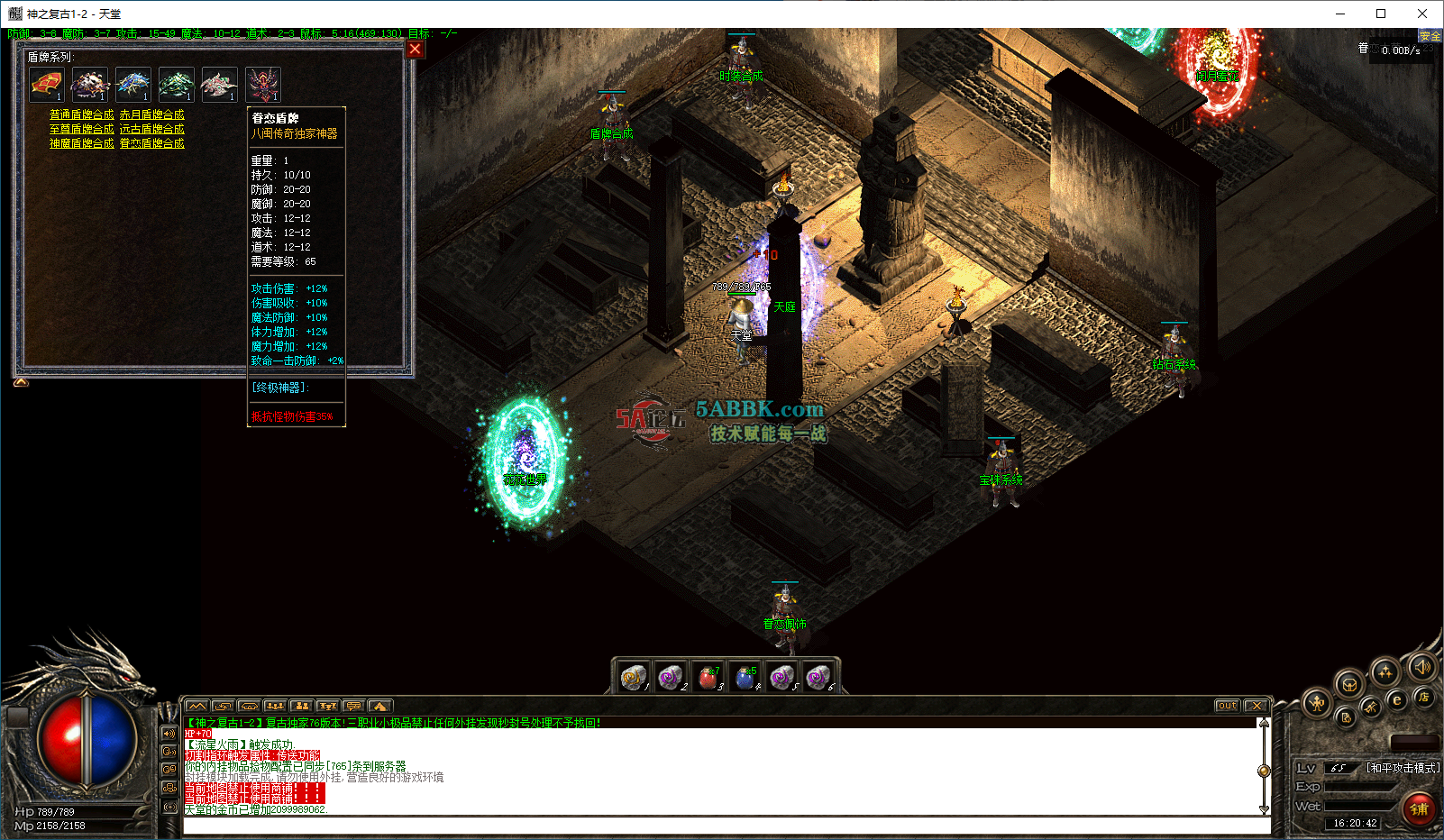Use the orange scroll in hotbar slot 1
The image size is (1444, 840).
tap(634, 677)
